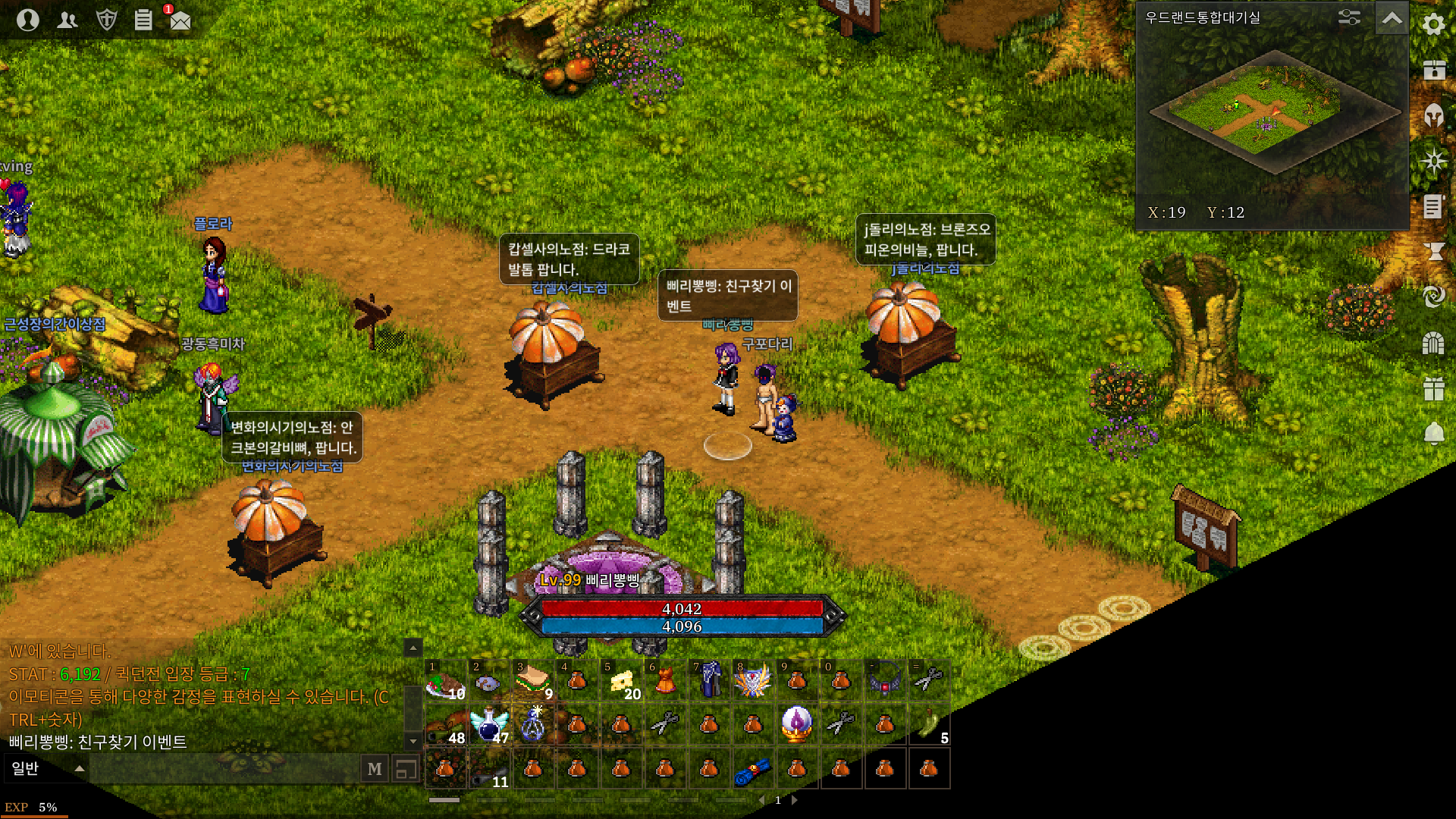1456x819 pixels.
Task: Open the settings gear icon
Action: tap(1433, 24)
